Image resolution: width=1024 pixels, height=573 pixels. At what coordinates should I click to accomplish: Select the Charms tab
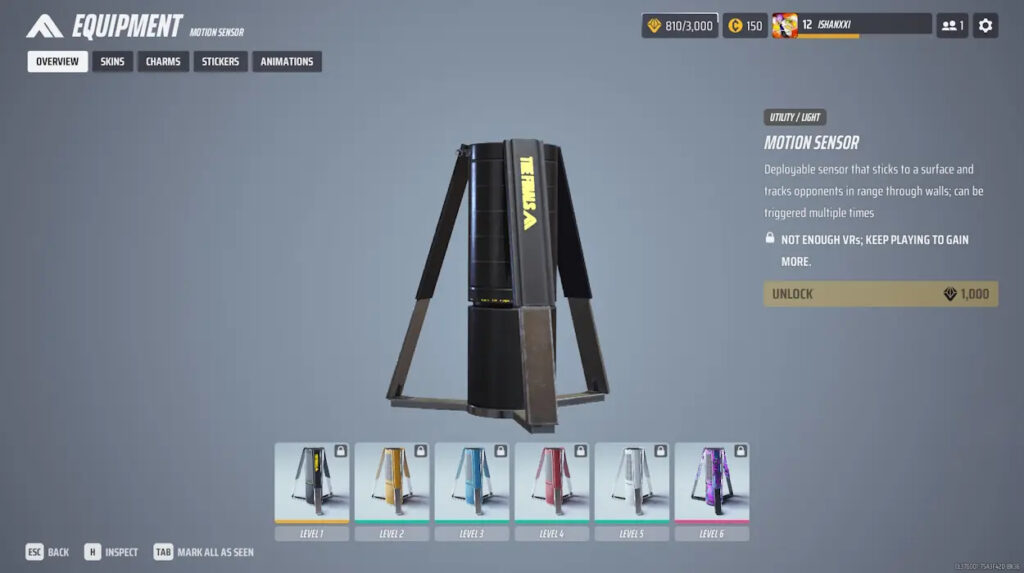tap(163, 62)
